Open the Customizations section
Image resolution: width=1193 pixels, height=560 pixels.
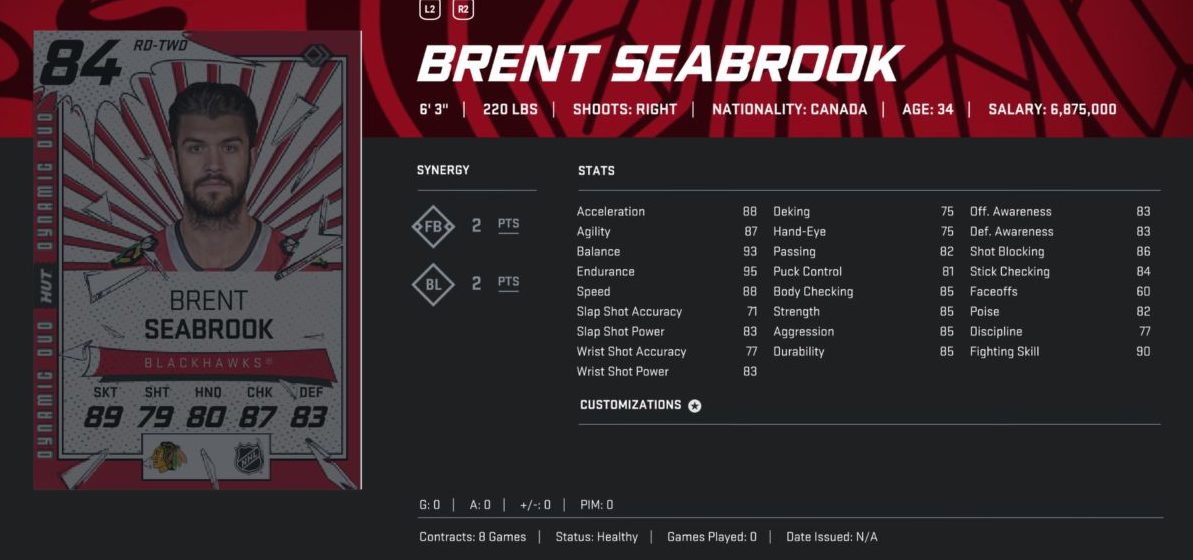(x=640, y=405)
